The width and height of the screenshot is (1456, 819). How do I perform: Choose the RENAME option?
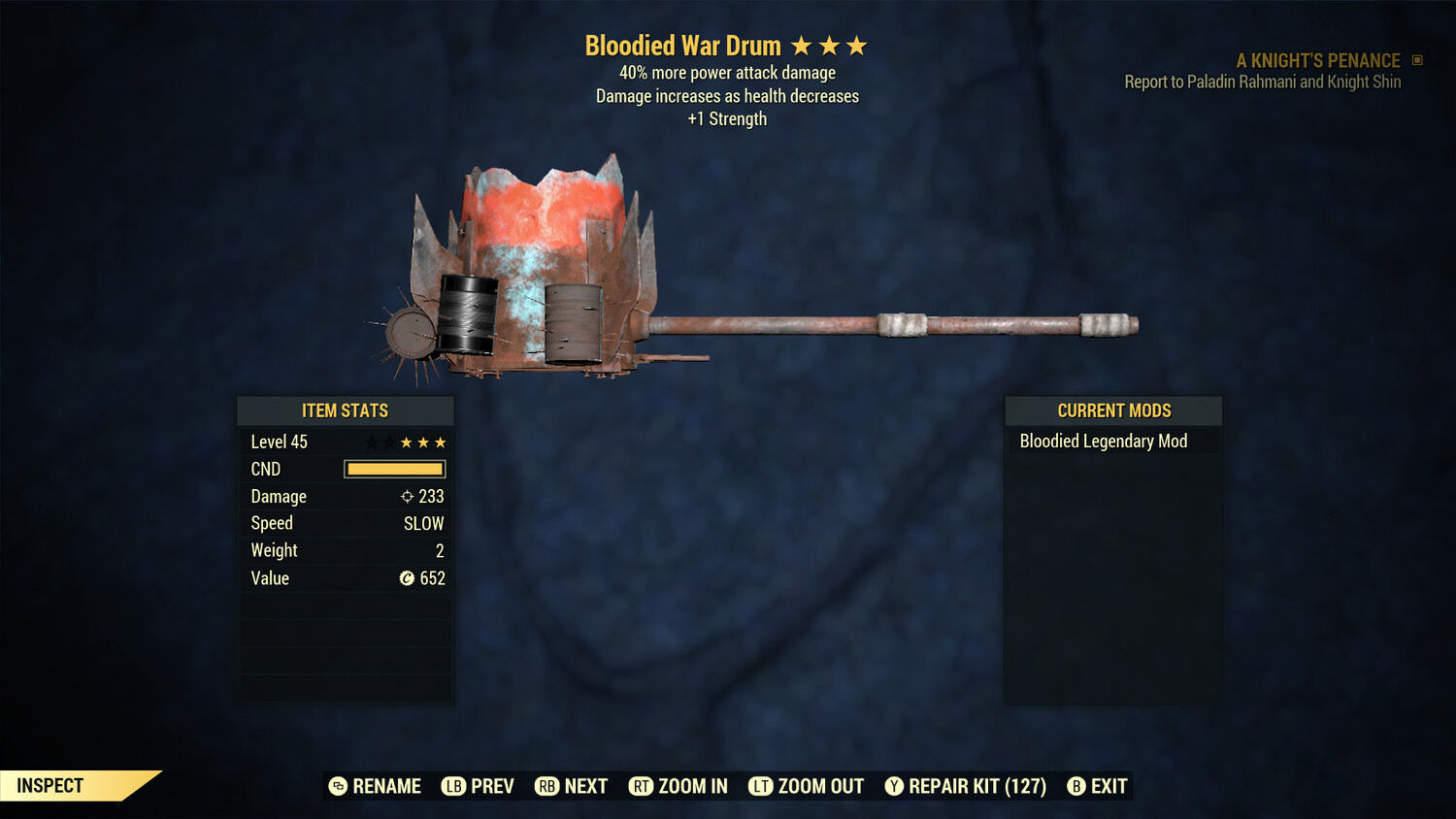pyautogui.click(x=376, y=786)
